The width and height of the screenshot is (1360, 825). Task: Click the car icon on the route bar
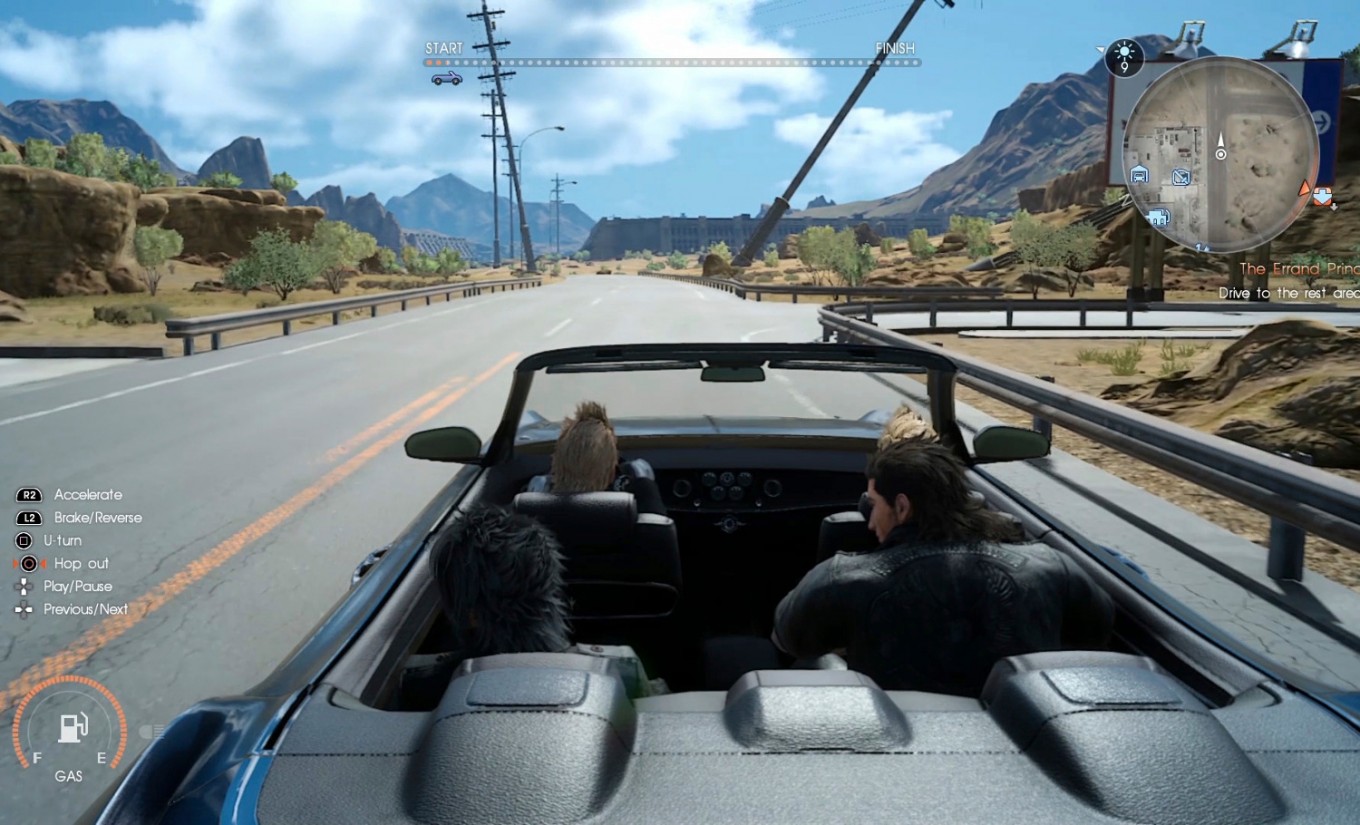(446, 78)
